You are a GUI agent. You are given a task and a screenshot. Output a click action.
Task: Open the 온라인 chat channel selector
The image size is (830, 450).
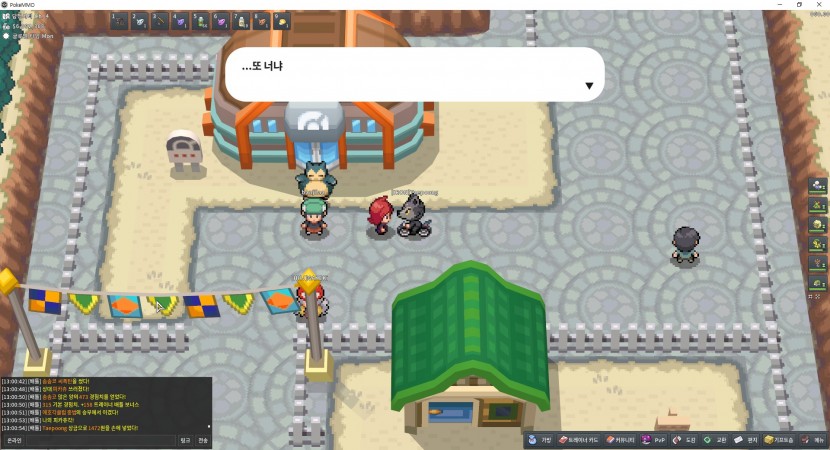(12, 440)
